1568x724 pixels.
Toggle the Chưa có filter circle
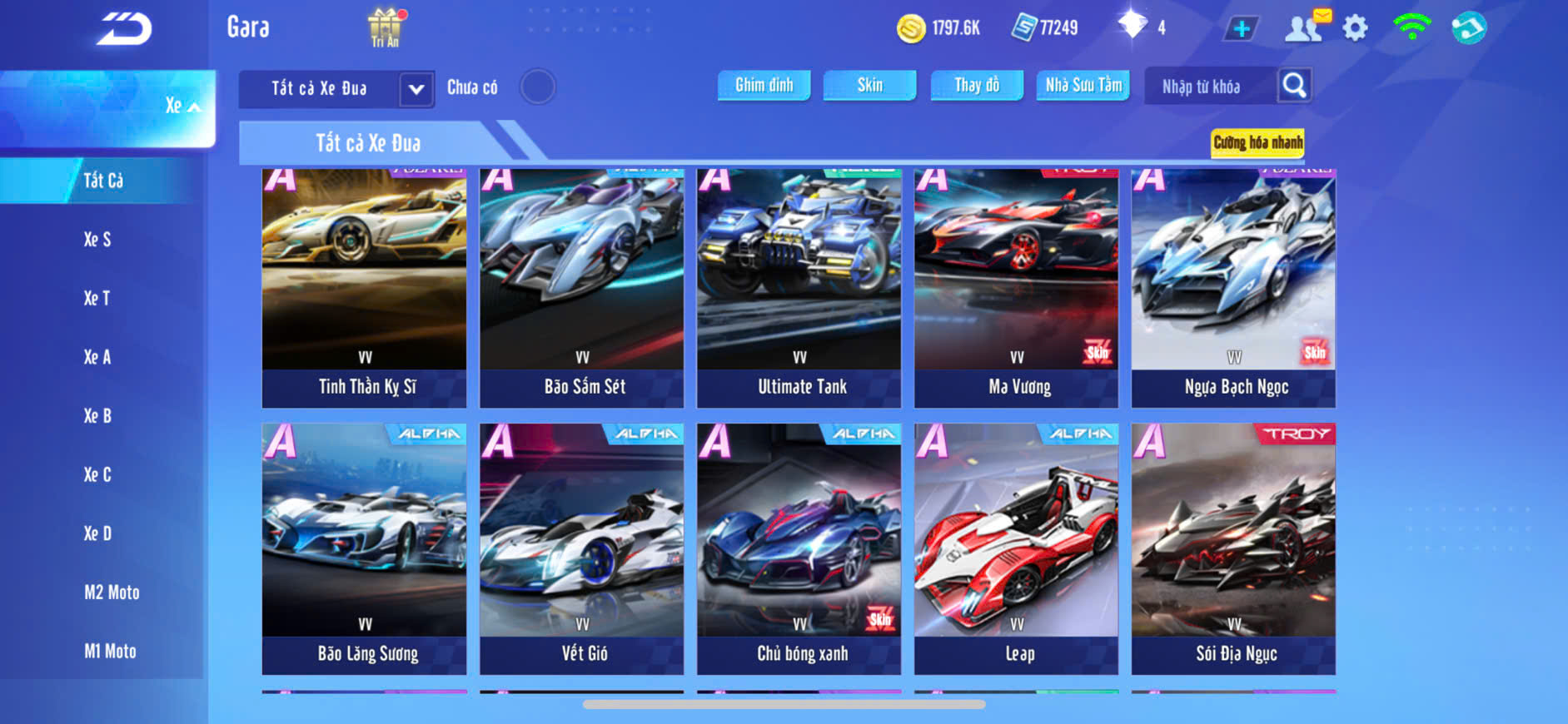(537, 87)
